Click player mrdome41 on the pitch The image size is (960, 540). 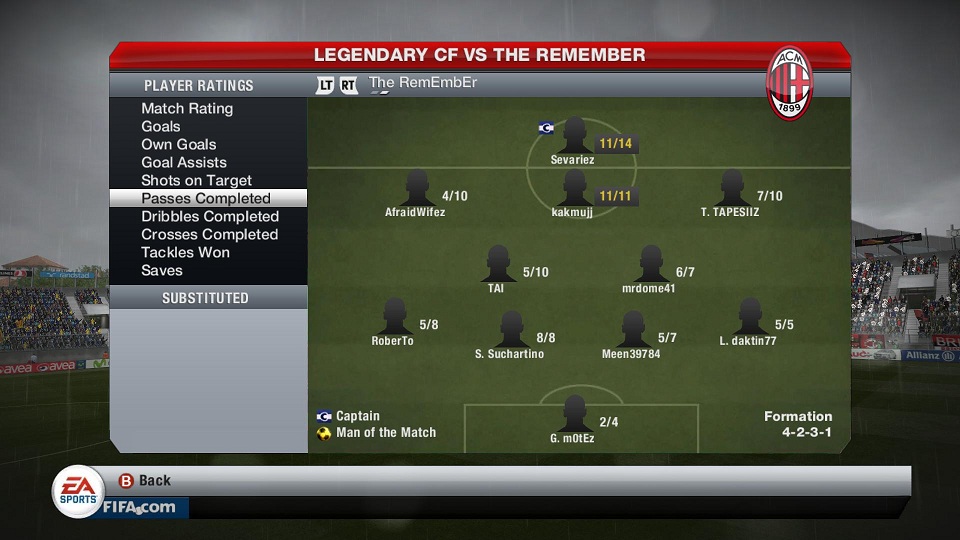[x=650, y=266]
